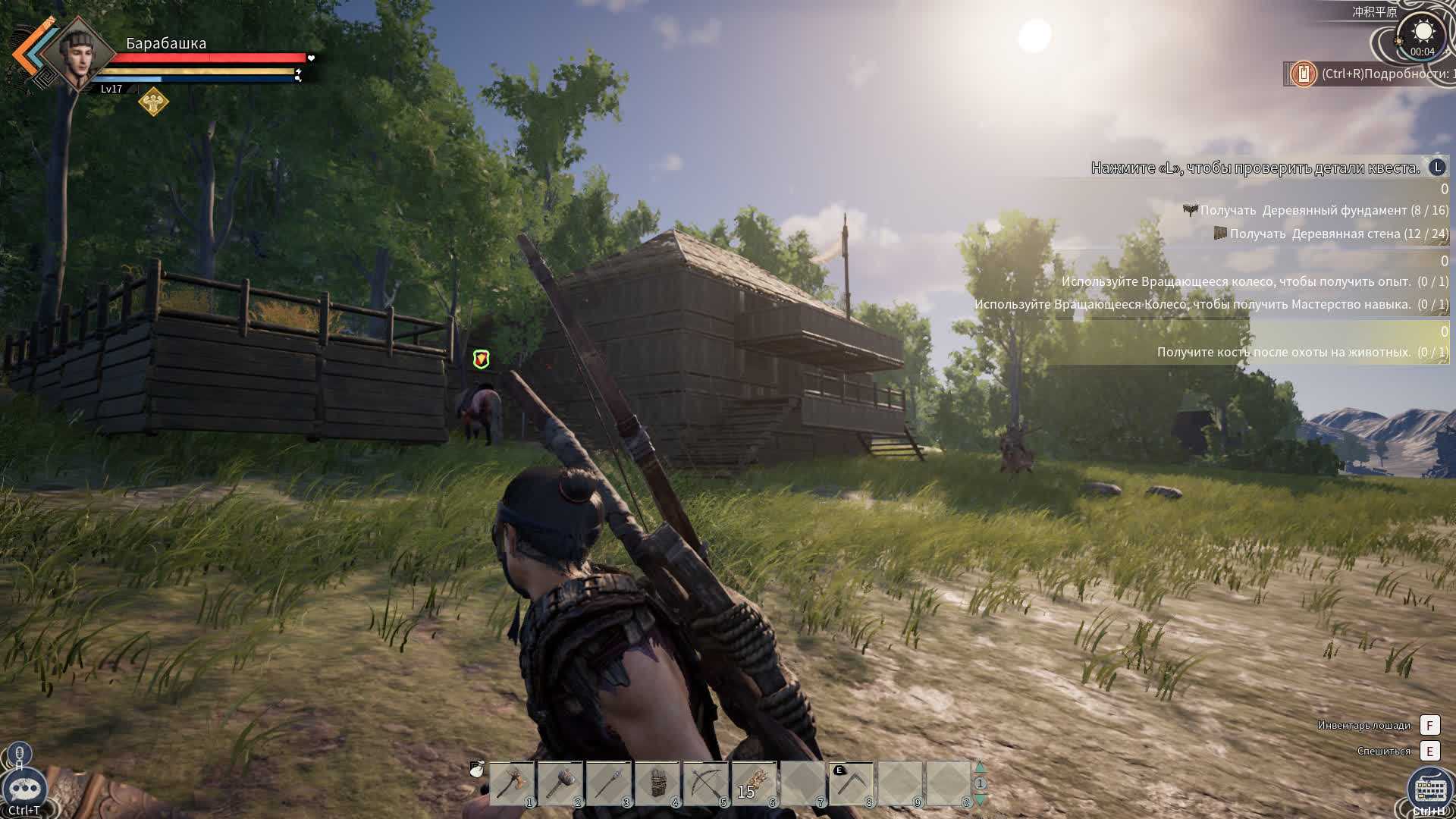Toggle the microphone voice icon

(20, 755)
